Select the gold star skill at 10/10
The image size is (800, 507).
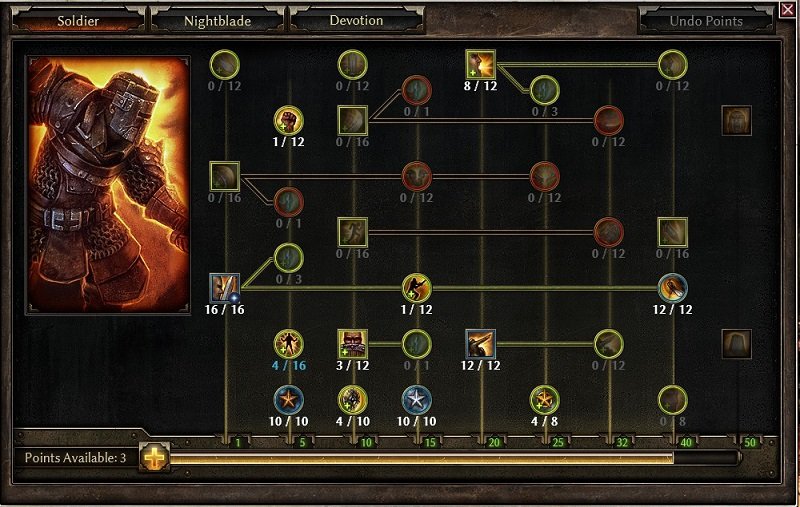288,400
